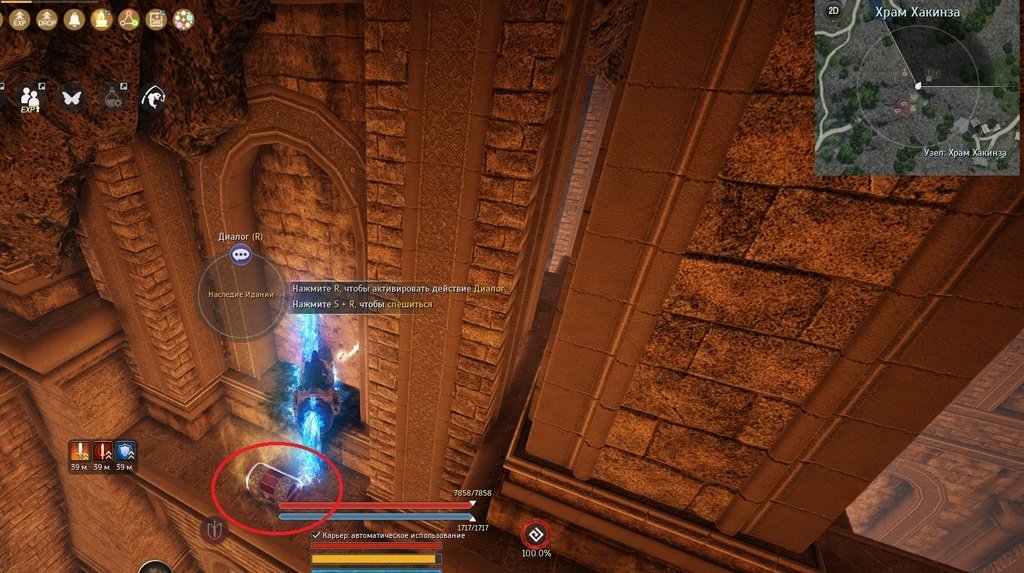1024x573 pixels.
Task: Click the sword and shield emblem icon
Action: [213, 529]
